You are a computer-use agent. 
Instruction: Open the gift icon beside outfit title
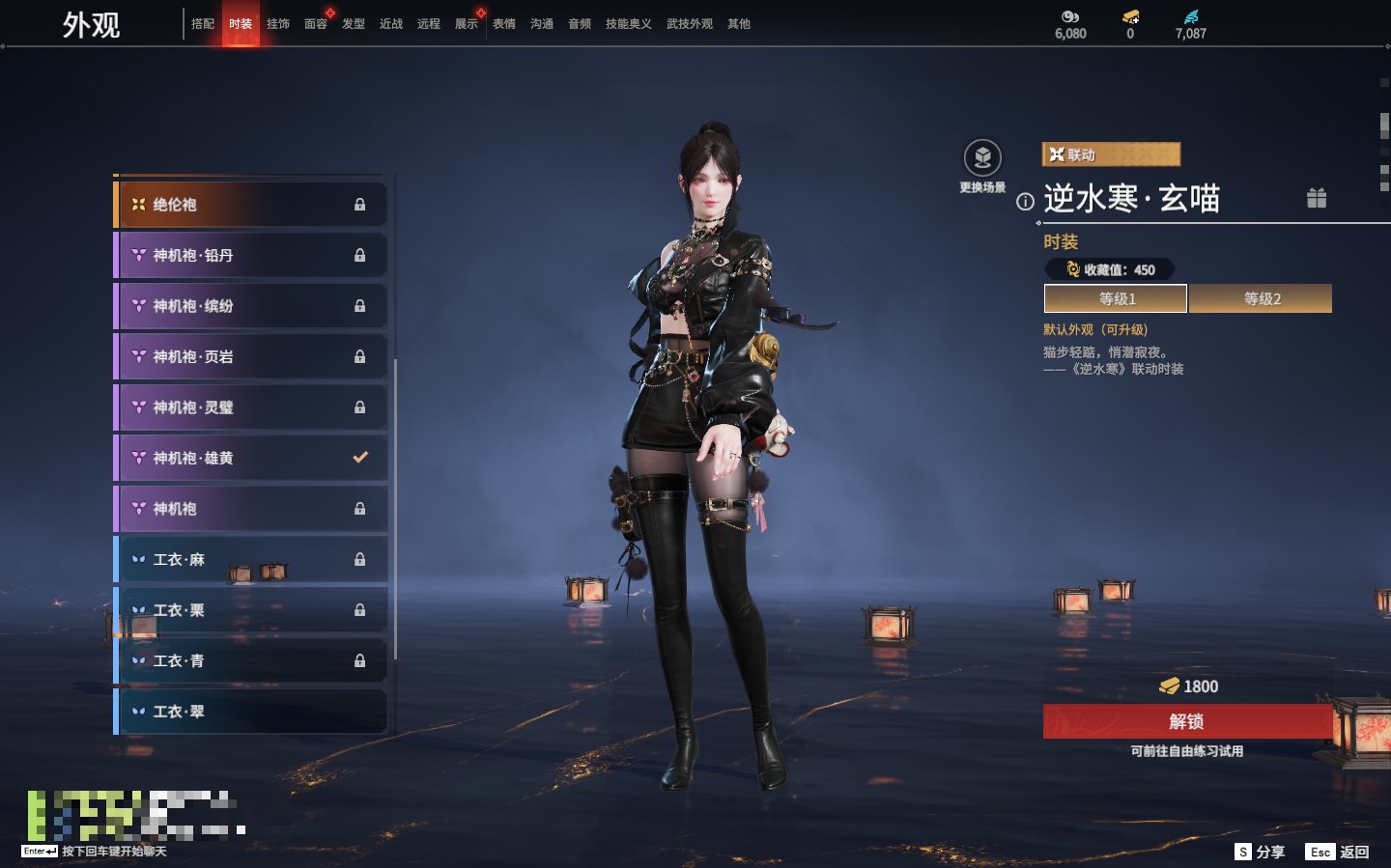[1317, 199]
